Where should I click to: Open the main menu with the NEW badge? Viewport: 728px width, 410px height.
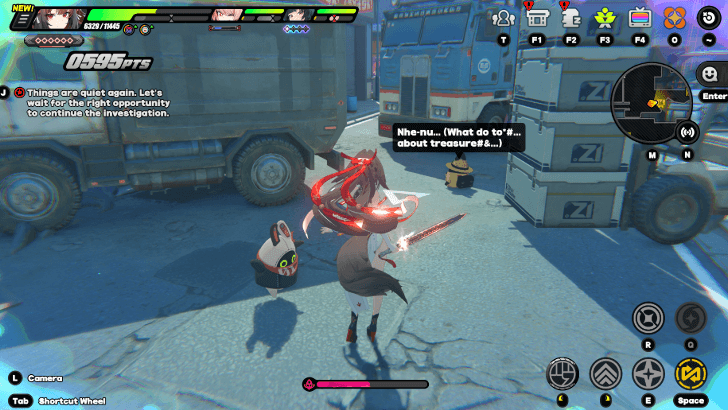(21, 18)
